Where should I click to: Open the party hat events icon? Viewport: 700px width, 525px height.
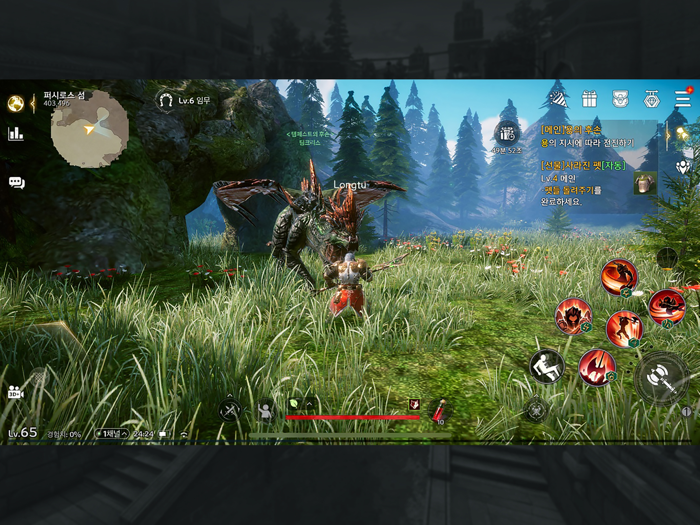point(557,98)
